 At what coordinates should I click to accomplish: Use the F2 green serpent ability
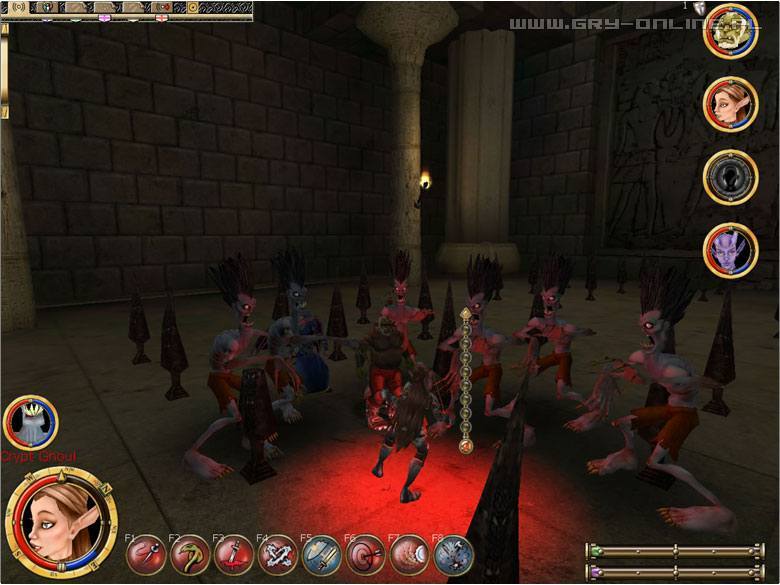pos(189,554)
